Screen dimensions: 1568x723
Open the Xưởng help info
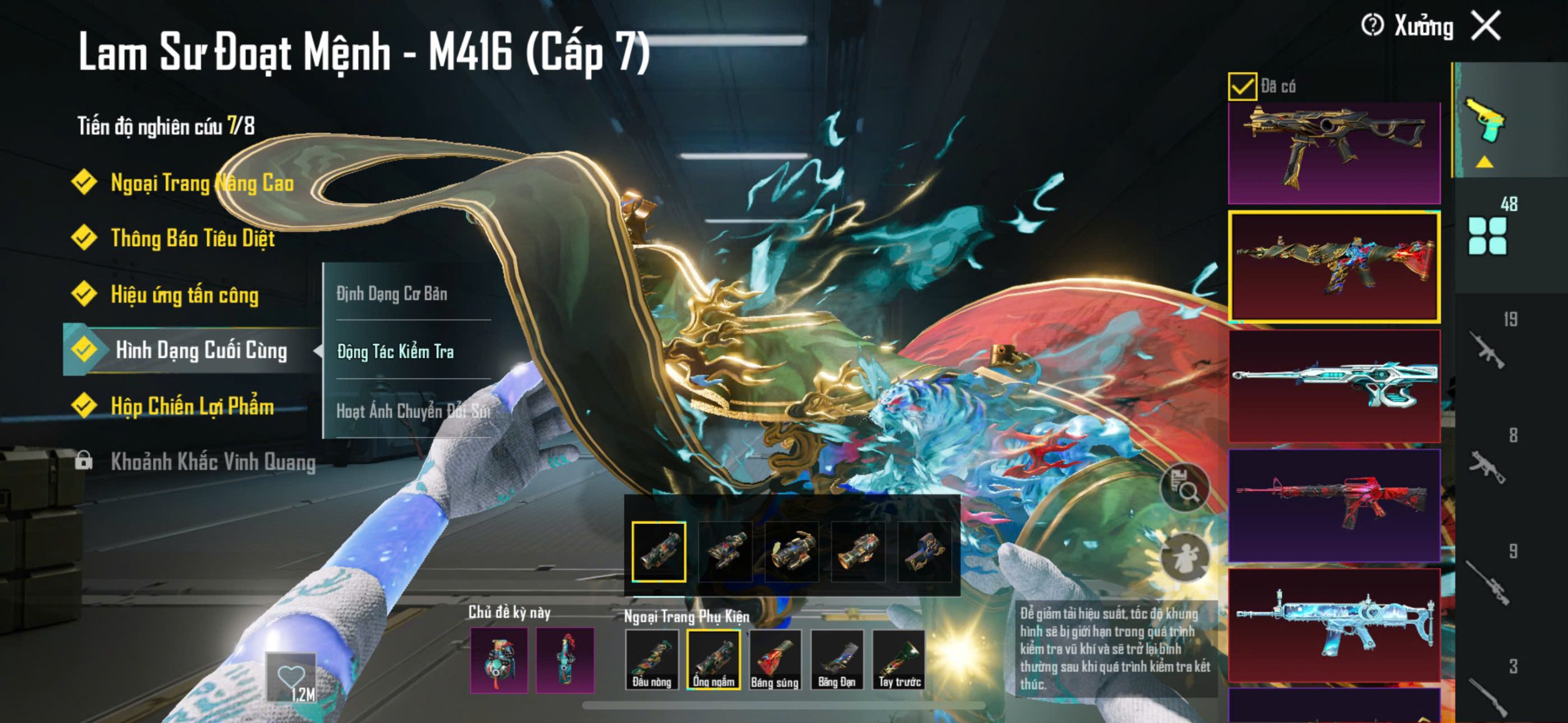(x=1372, y=26)
